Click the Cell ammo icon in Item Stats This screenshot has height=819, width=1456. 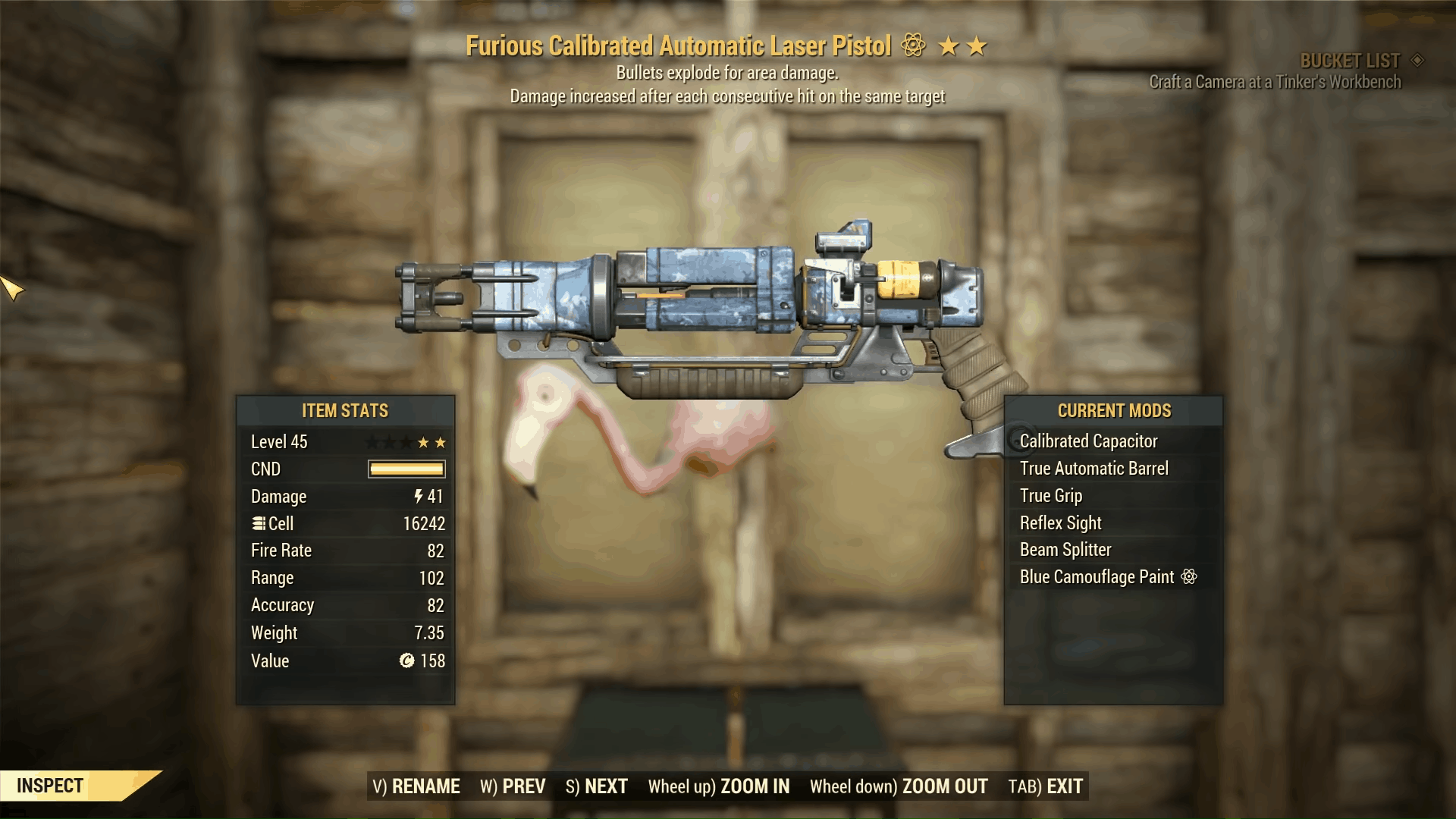[260, 523]
